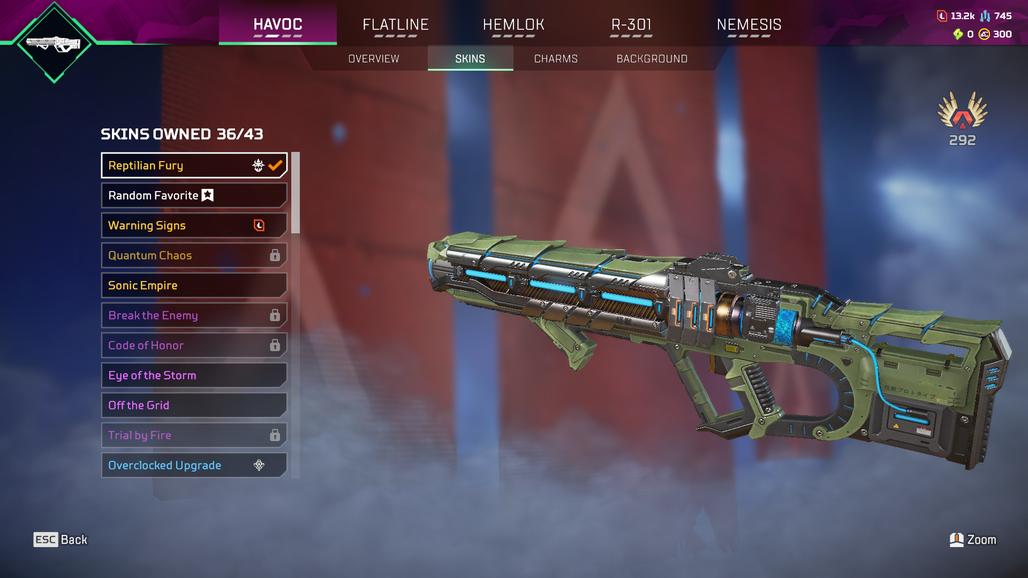Pick the Off the Grid skin
1028x578 pixels.
coord(194,406)
